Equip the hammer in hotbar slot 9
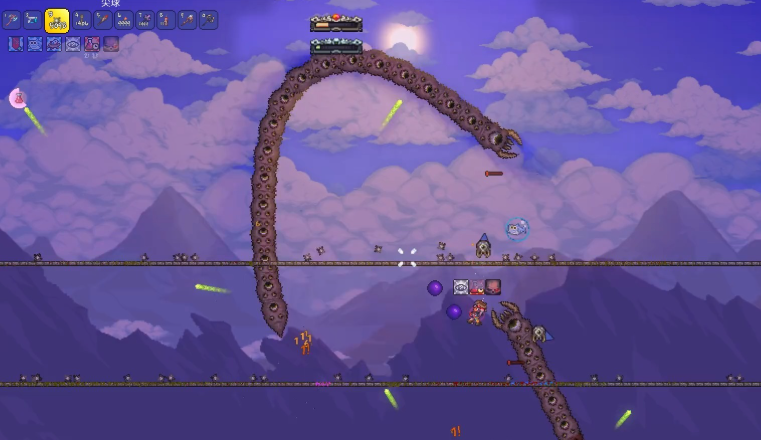Image resolution: width=761 pixels, height=440 pixels. 187,19
